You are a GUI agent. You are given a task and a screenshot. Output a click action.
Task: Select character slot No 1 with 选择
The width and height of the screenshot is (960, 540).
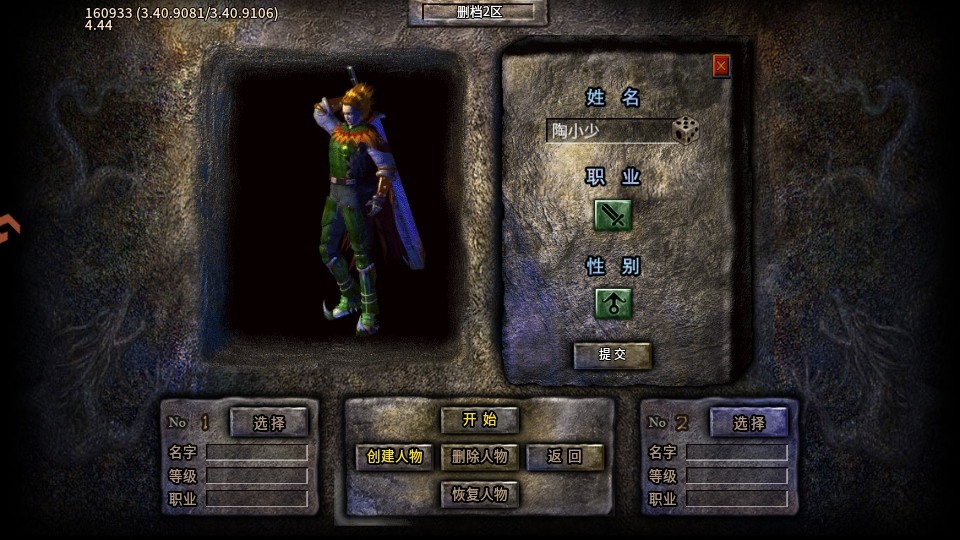(269, 422)
